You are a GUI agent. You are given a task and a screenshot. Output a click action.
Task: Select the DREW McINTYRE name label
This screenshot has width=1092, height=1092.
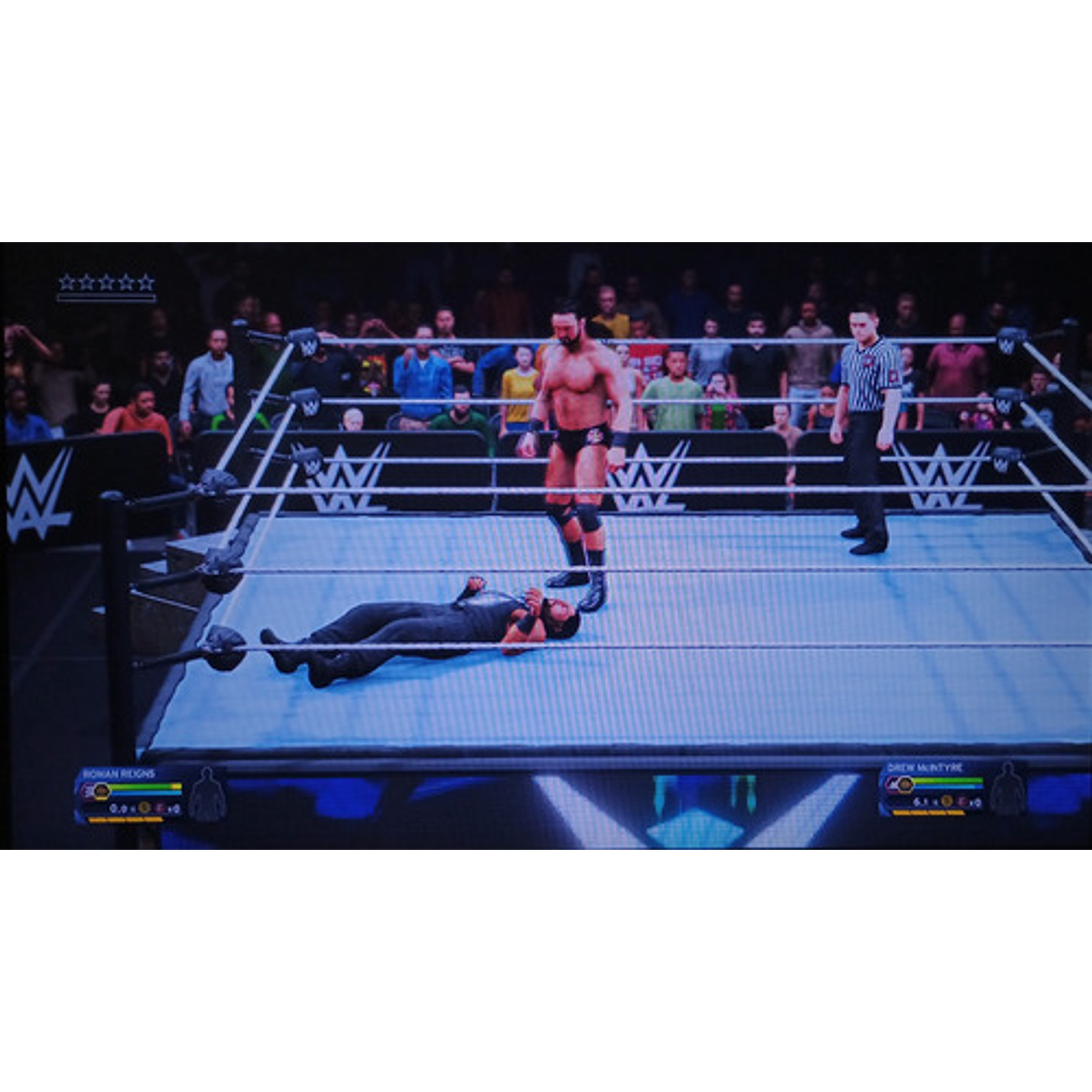[924, 768]
